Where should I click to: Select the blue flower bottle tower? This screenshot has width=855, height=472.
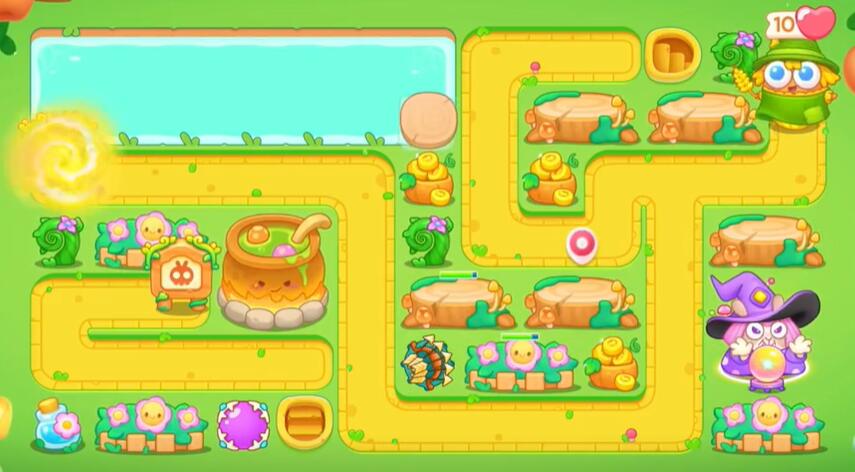pyautogui.click(x=56, y=422)
